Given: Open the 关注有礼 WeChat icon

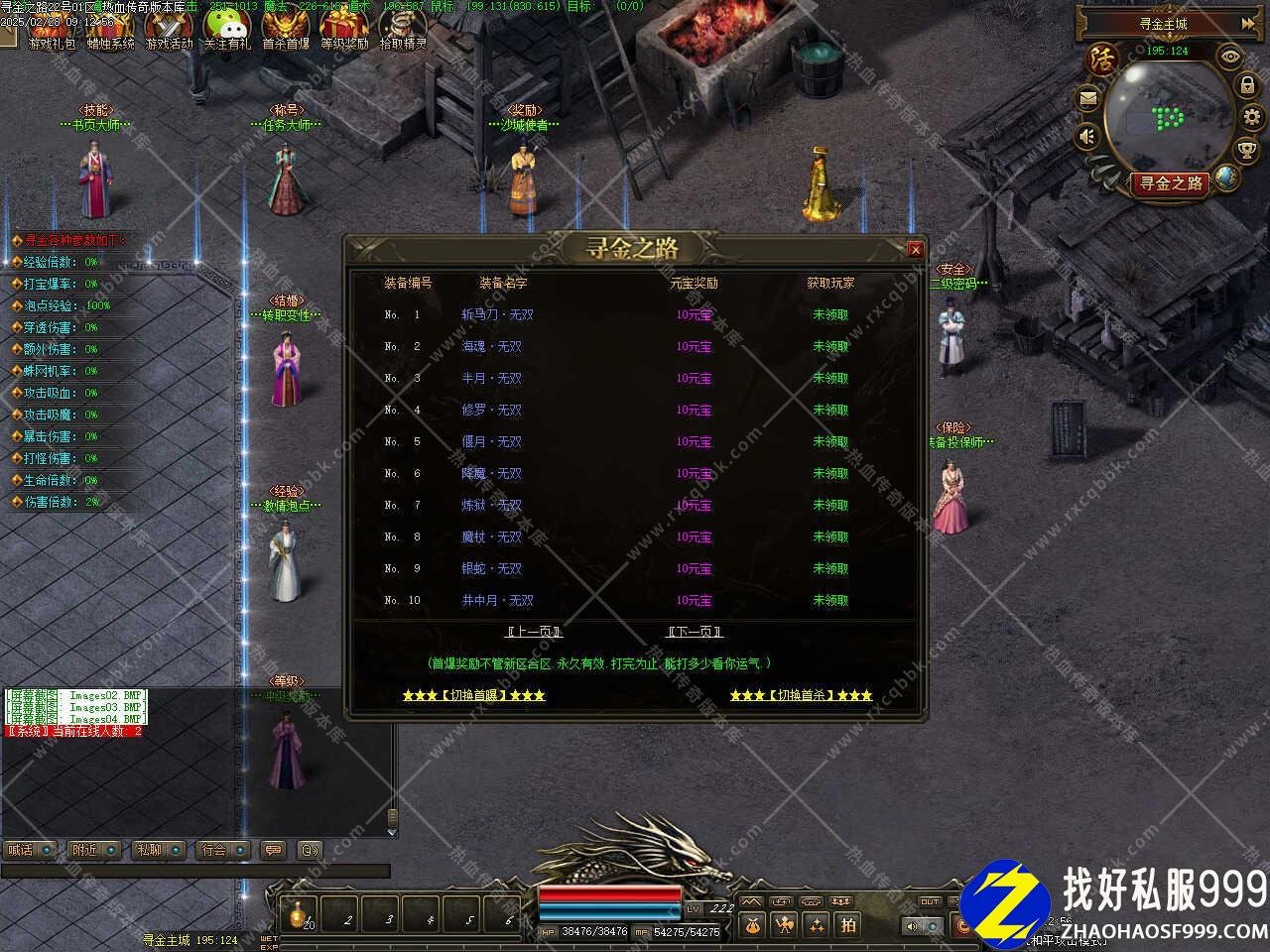Looking at the screenshot, I should click(227, 28).
